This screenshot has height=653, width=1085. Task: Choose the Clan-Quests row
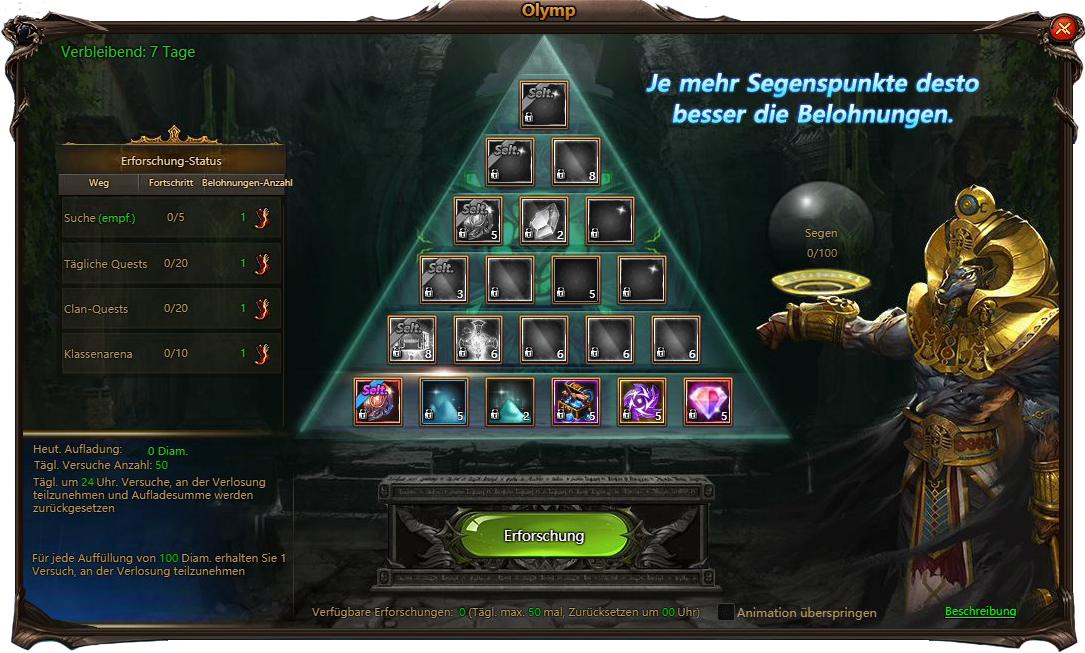point(171,309)
